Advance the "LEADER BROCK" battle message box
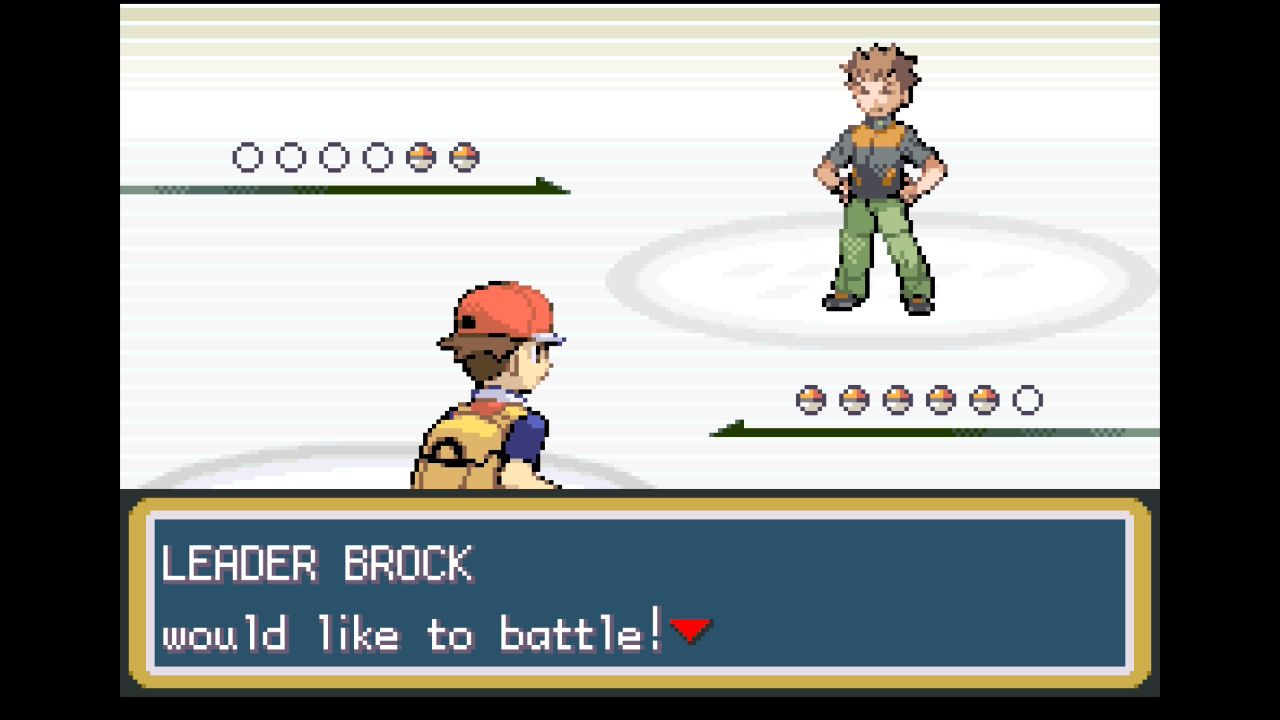This screenshot has width=1280, height=720. coord(640,593)
